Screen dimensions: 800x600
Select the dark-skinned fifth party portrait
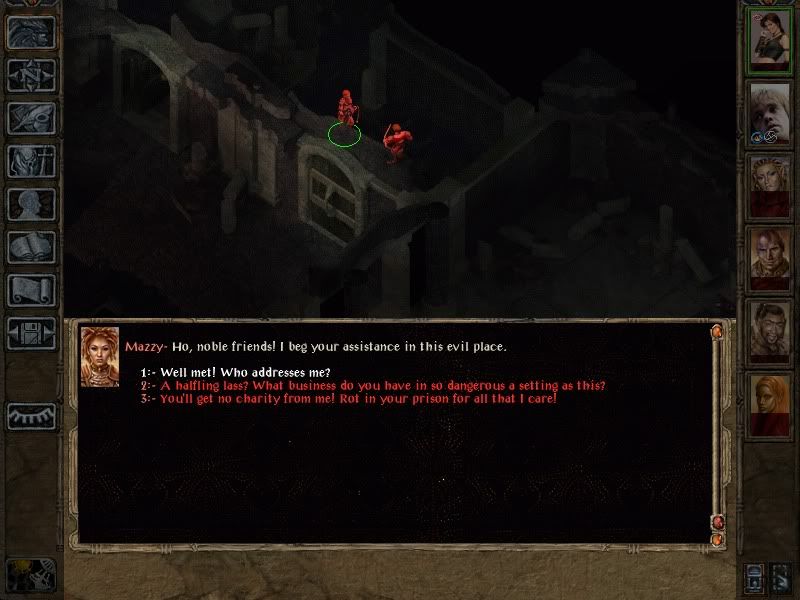click(771, 332)
